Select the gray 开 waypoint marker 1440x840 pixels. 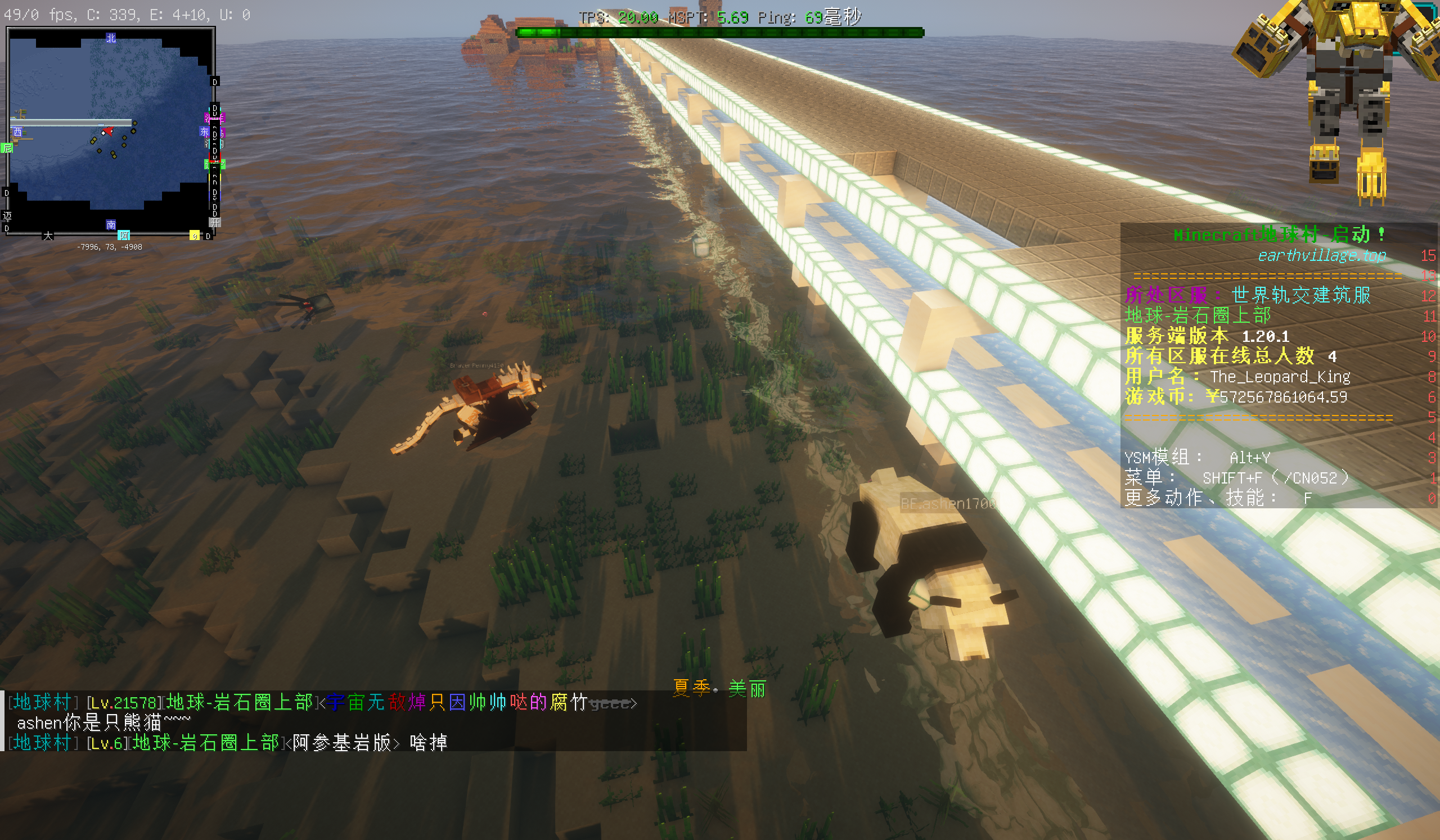point(215,222)
